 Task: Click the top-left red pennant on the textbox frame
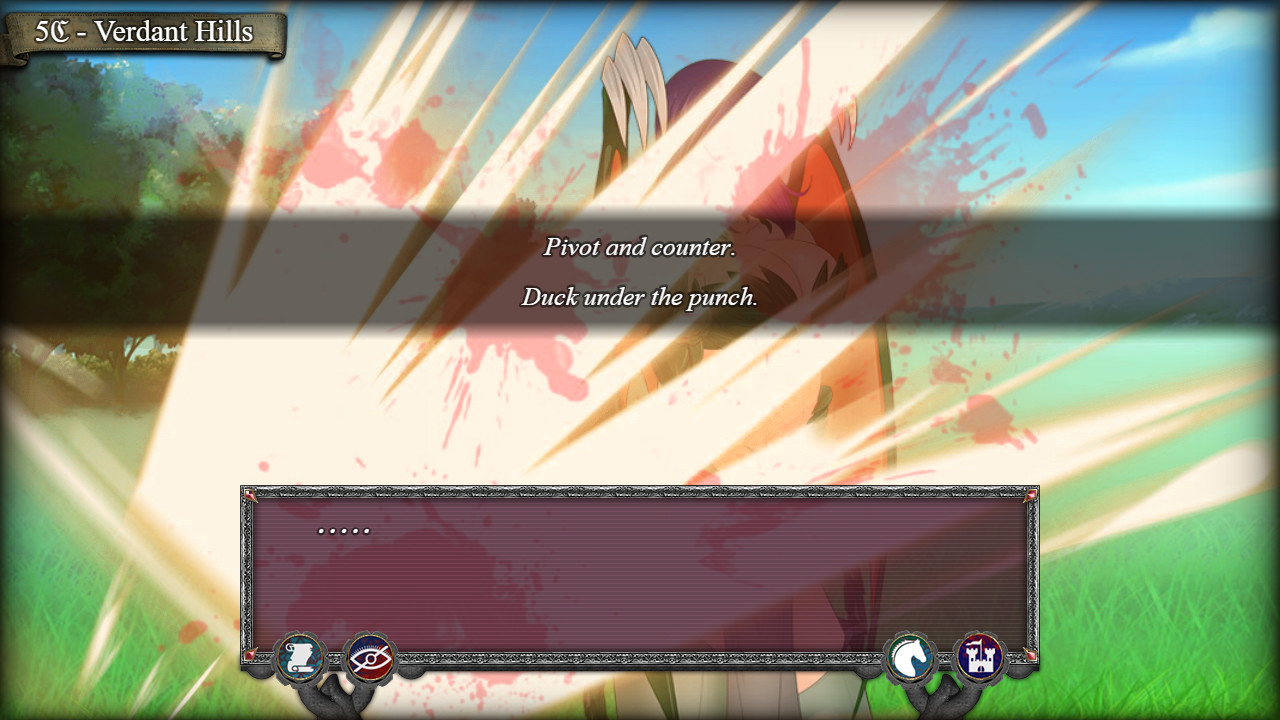coord(248,494)
